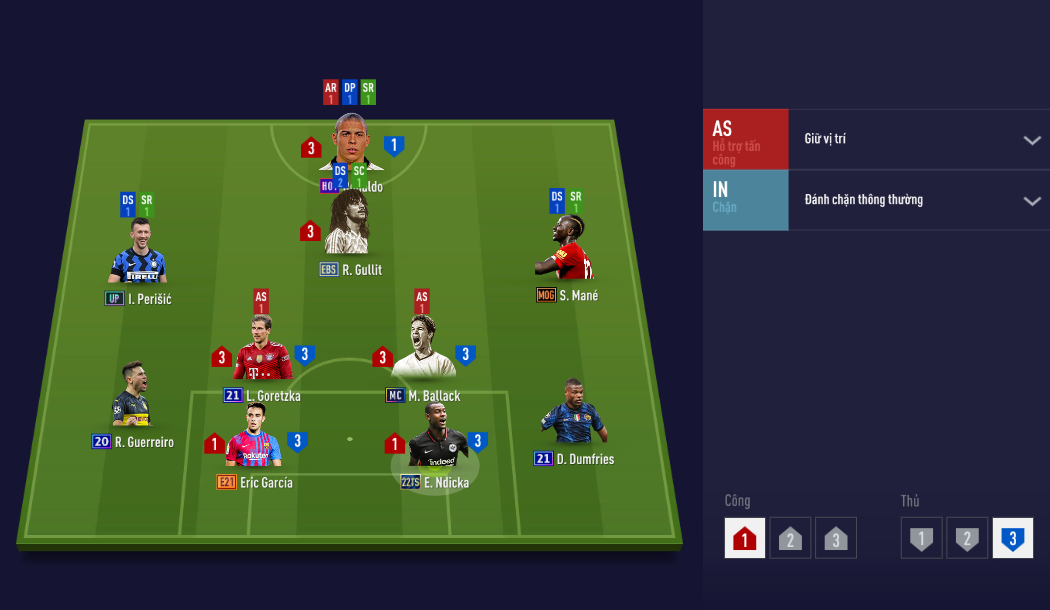Viewport: 1050px width, 610px height.
Task: Open the IN interception dropdown
Action: pos(1031,201)
